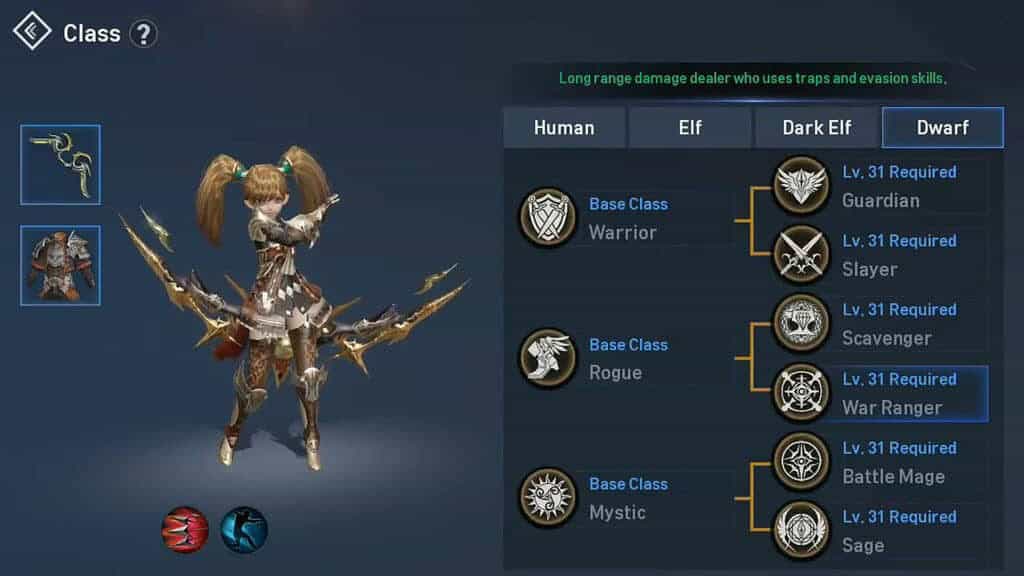View the golden bow weapon thumbnail
Image resolution: width=1024 pixels, height=576 pixels.
60,164
